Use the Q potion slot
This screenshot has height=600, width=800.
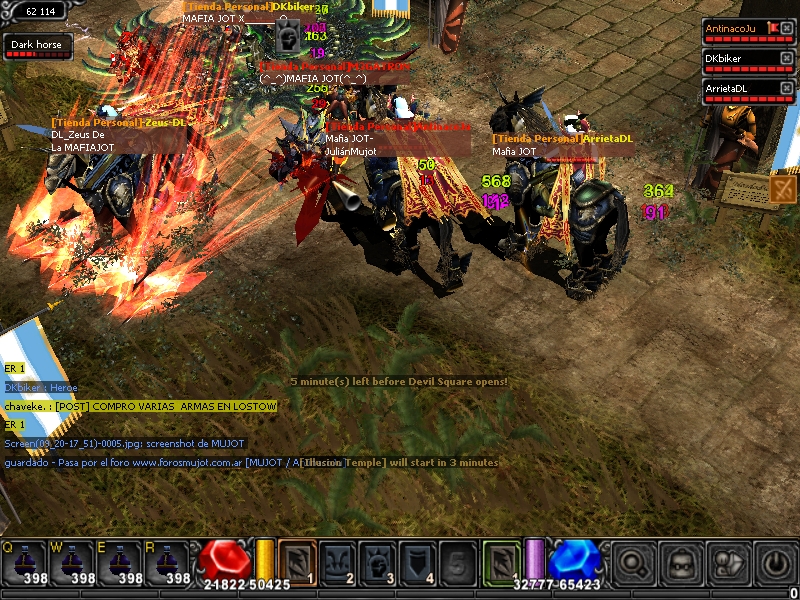coord(23,563)
